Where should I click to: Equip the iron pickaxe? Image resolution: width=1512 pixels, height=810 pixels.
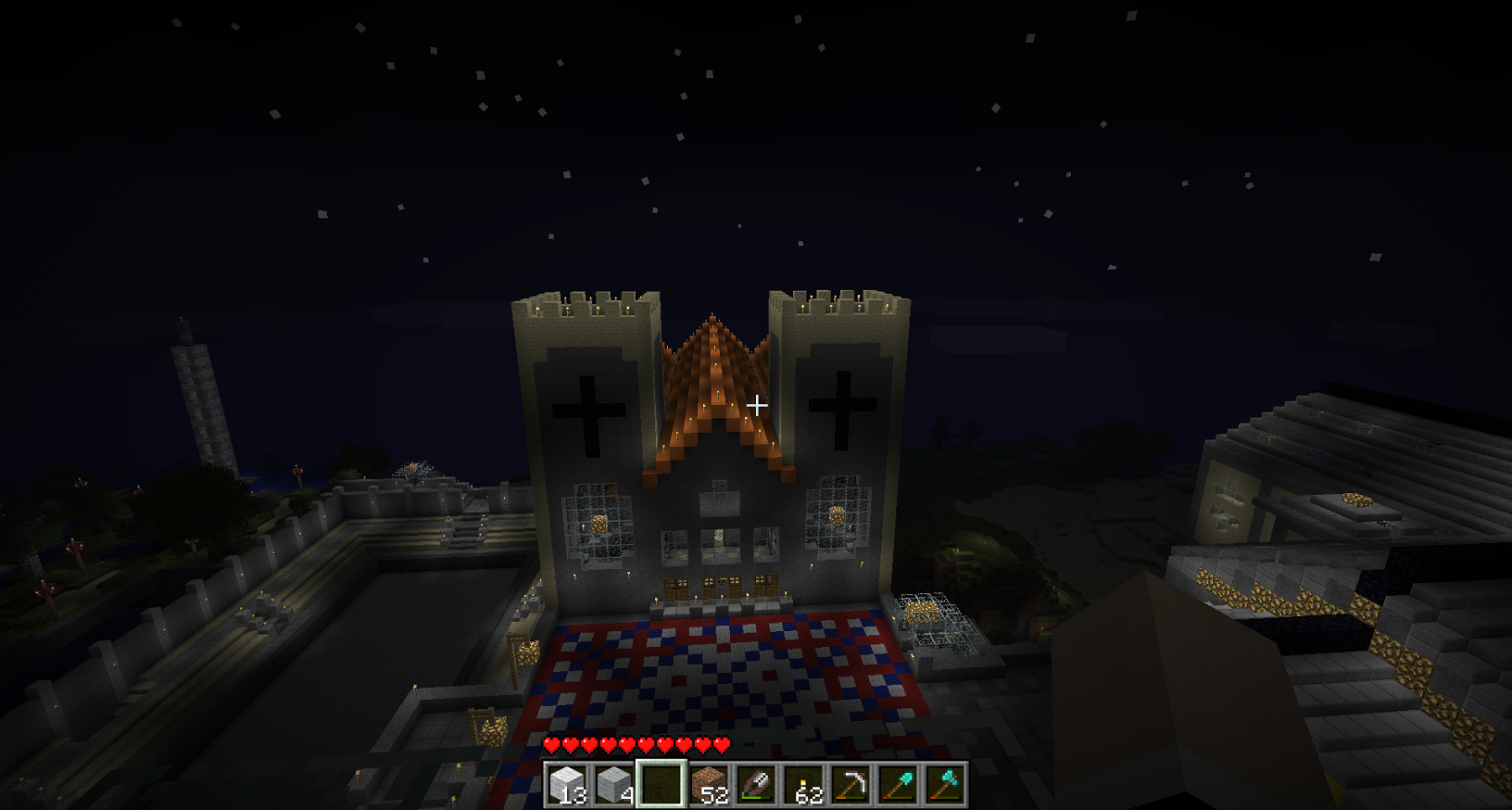coord(851,785)
